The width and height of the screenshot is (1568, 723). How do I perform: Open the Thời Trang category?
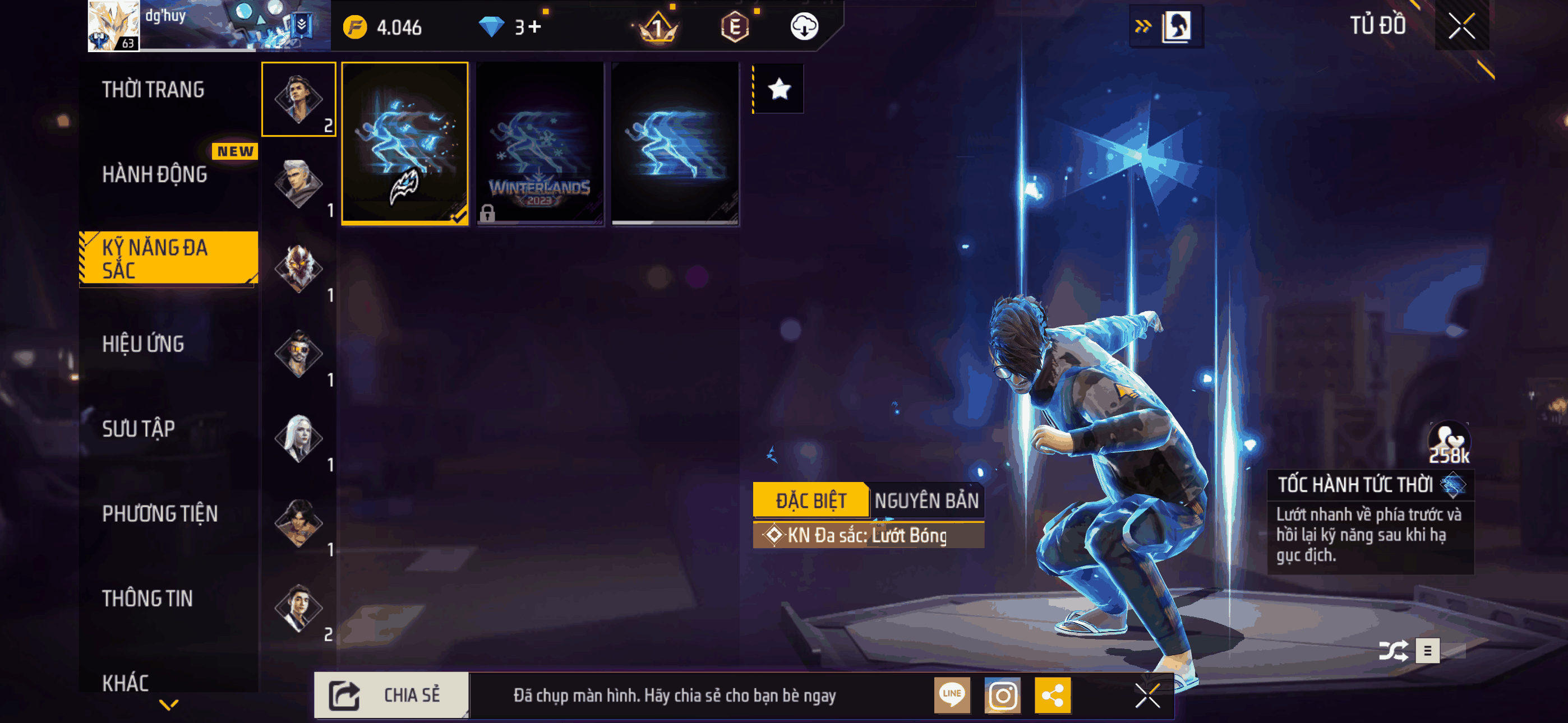tap(153, 90)
